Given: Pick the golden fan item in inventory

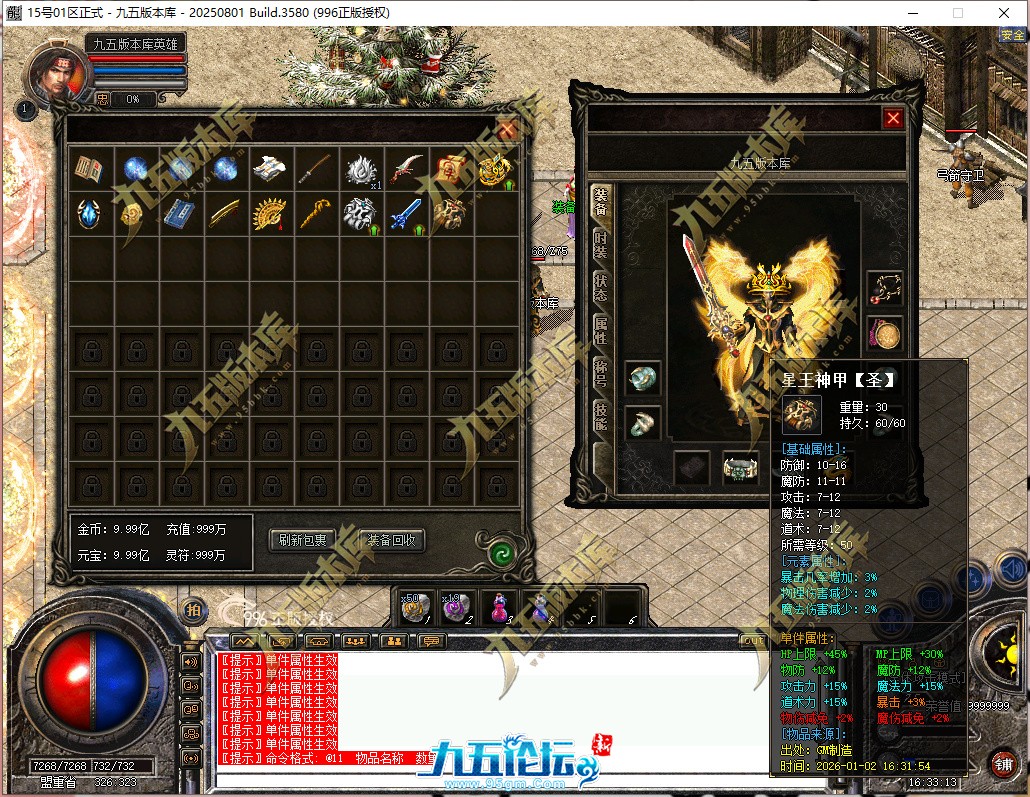Looking at the screenshot, I should pos(269,214).
